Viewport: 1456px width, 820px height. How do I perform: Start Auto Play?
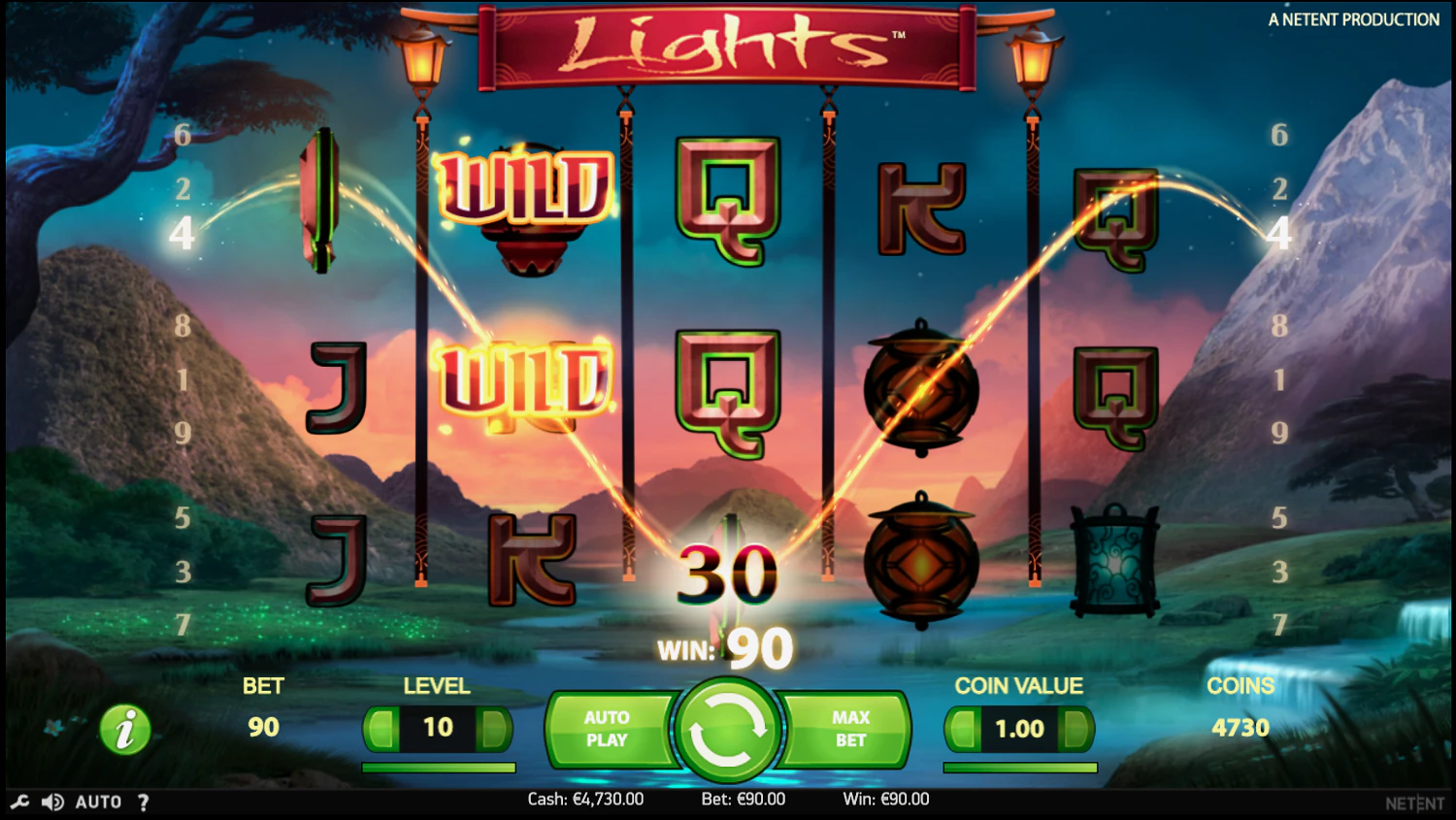click(607, 729)
